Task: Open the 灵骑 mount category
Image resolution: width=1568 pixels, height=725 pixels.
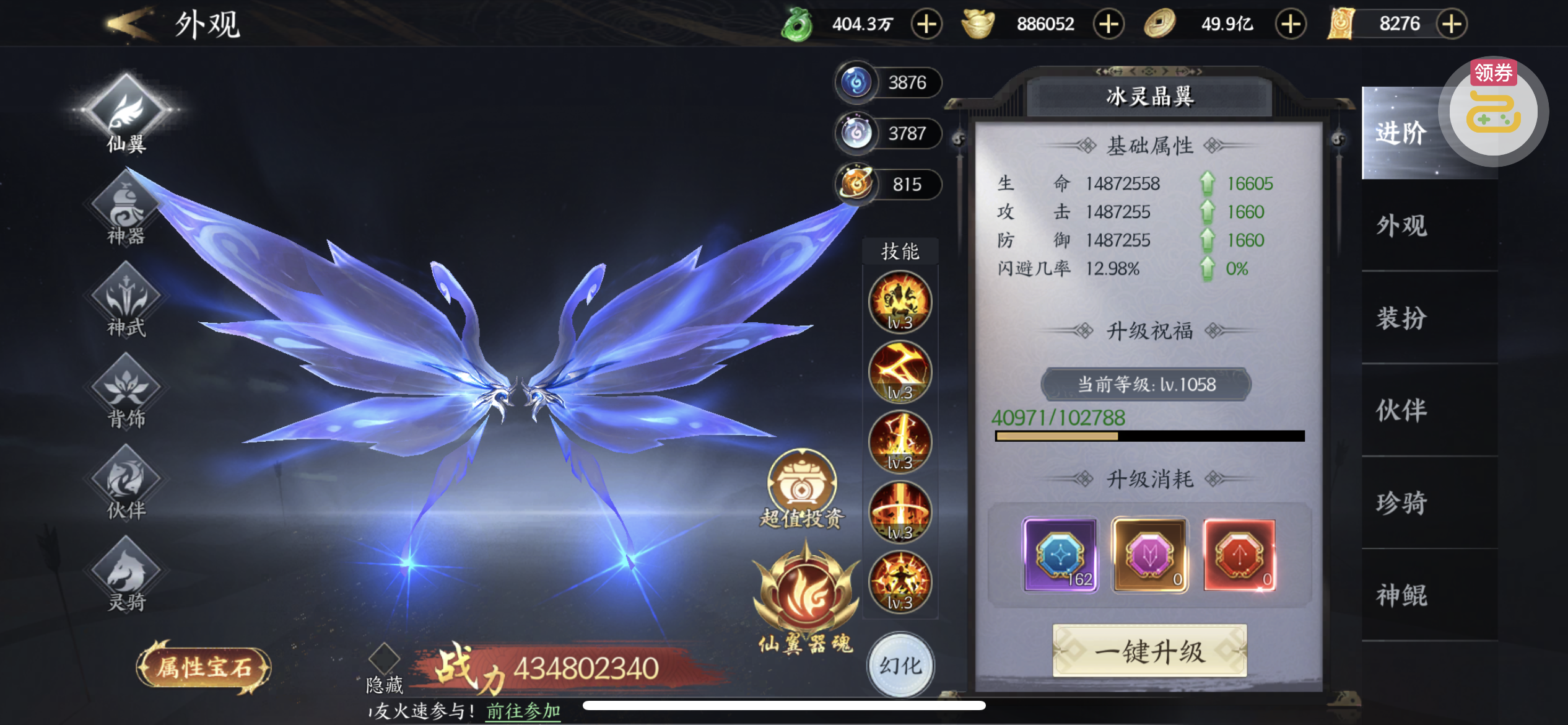Action: click(126, 576)
